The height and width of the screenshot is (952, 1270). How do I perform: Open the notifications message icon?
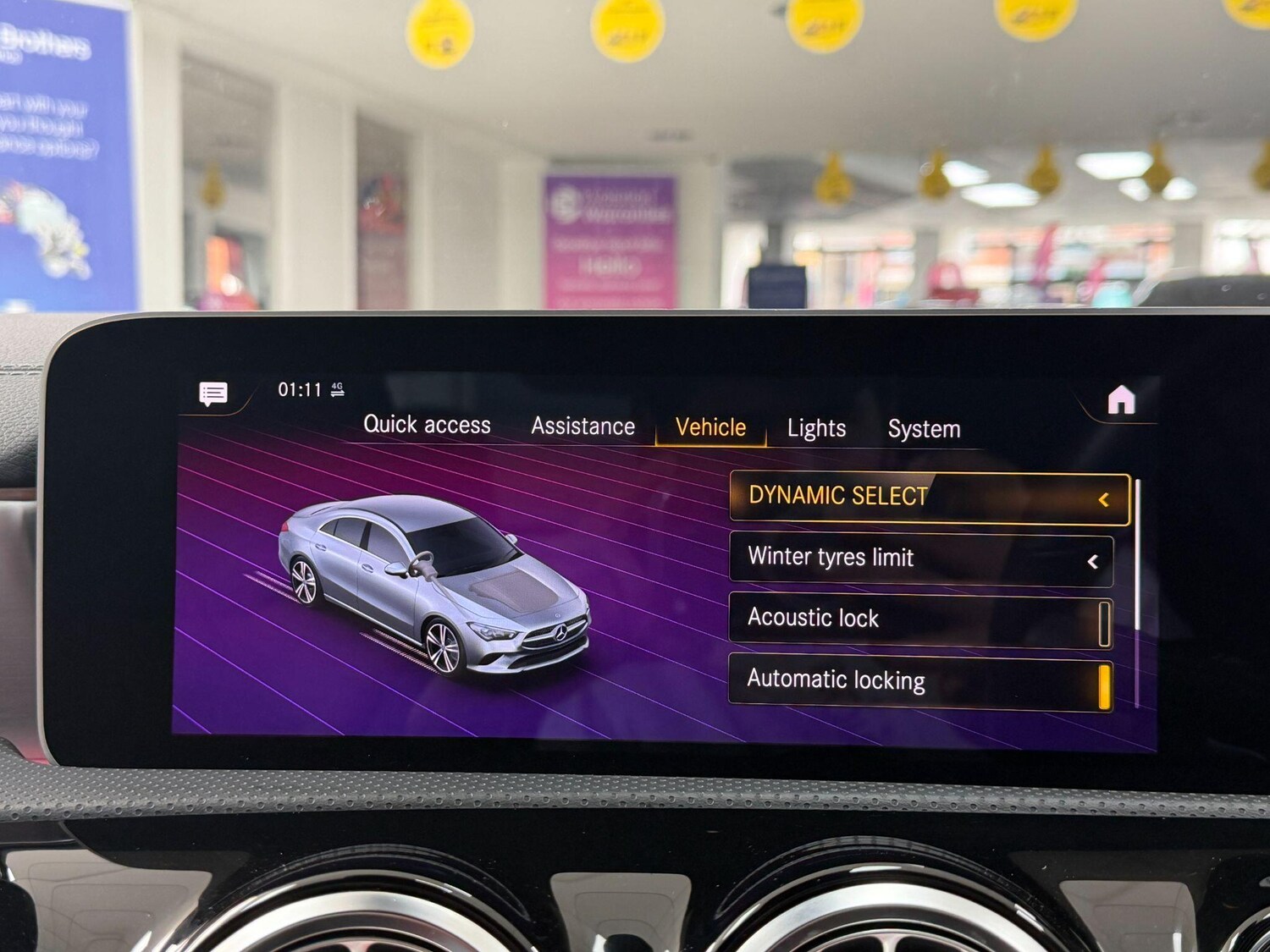[x=212, y=392]
